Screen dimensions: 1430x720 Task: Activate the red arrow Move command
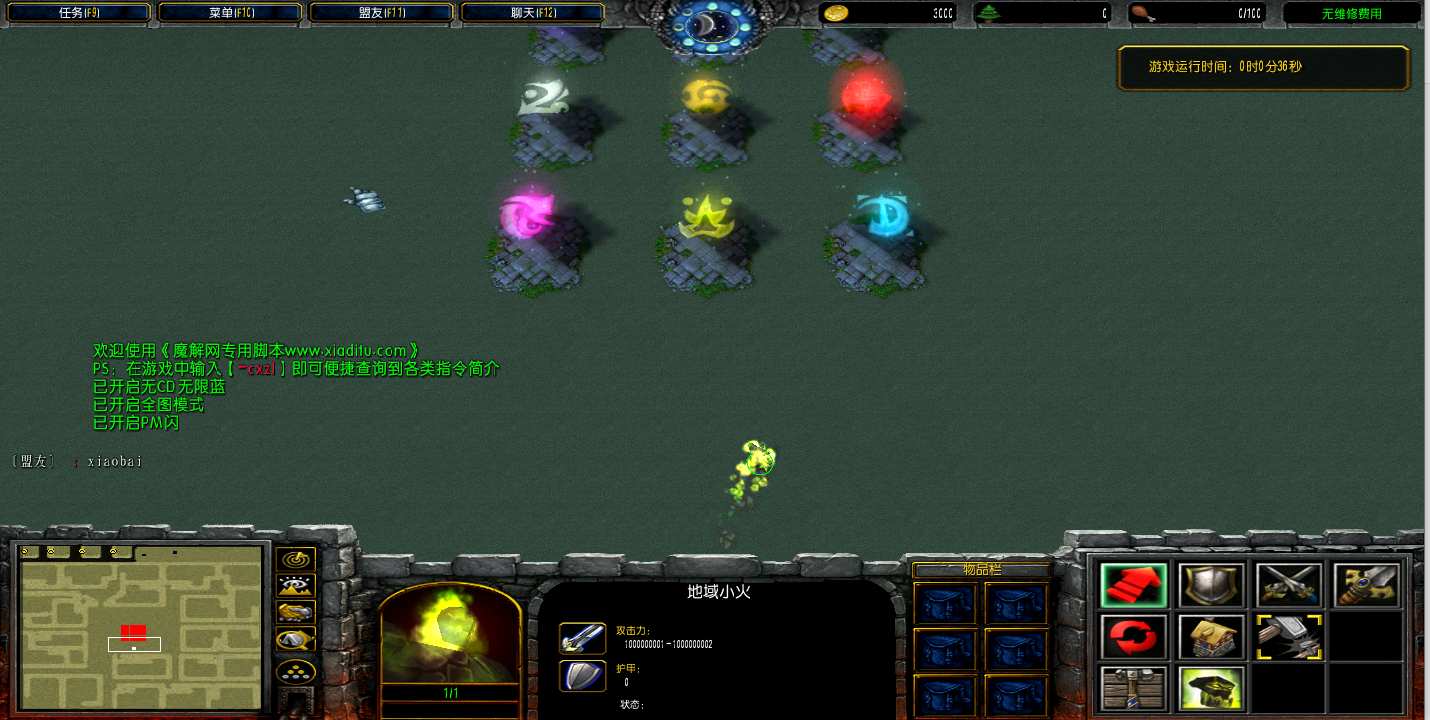tap(1134, 585)
